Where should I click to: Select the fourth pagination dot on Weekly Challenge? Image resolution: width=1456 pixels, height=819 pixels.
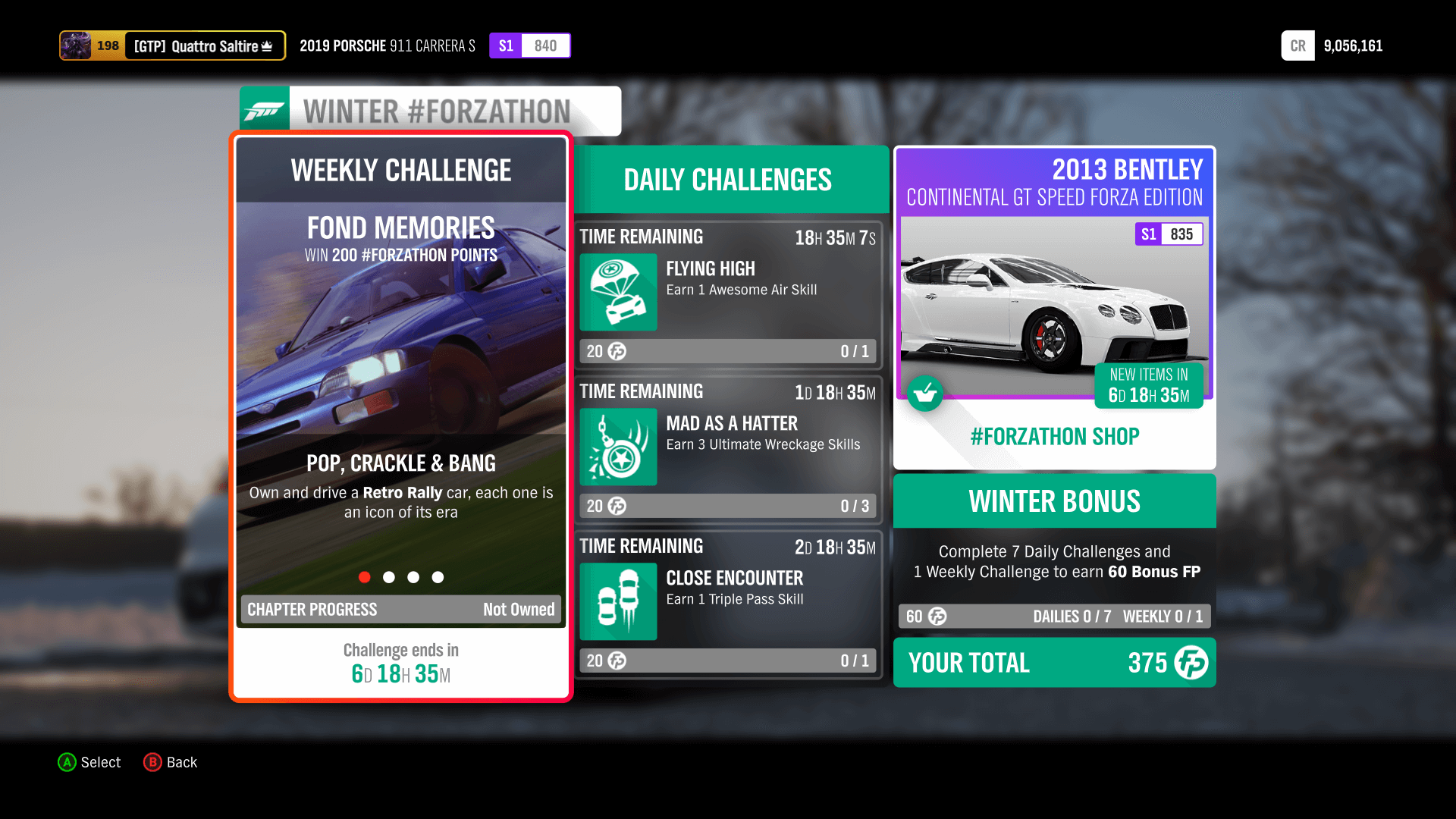(438, 577)
